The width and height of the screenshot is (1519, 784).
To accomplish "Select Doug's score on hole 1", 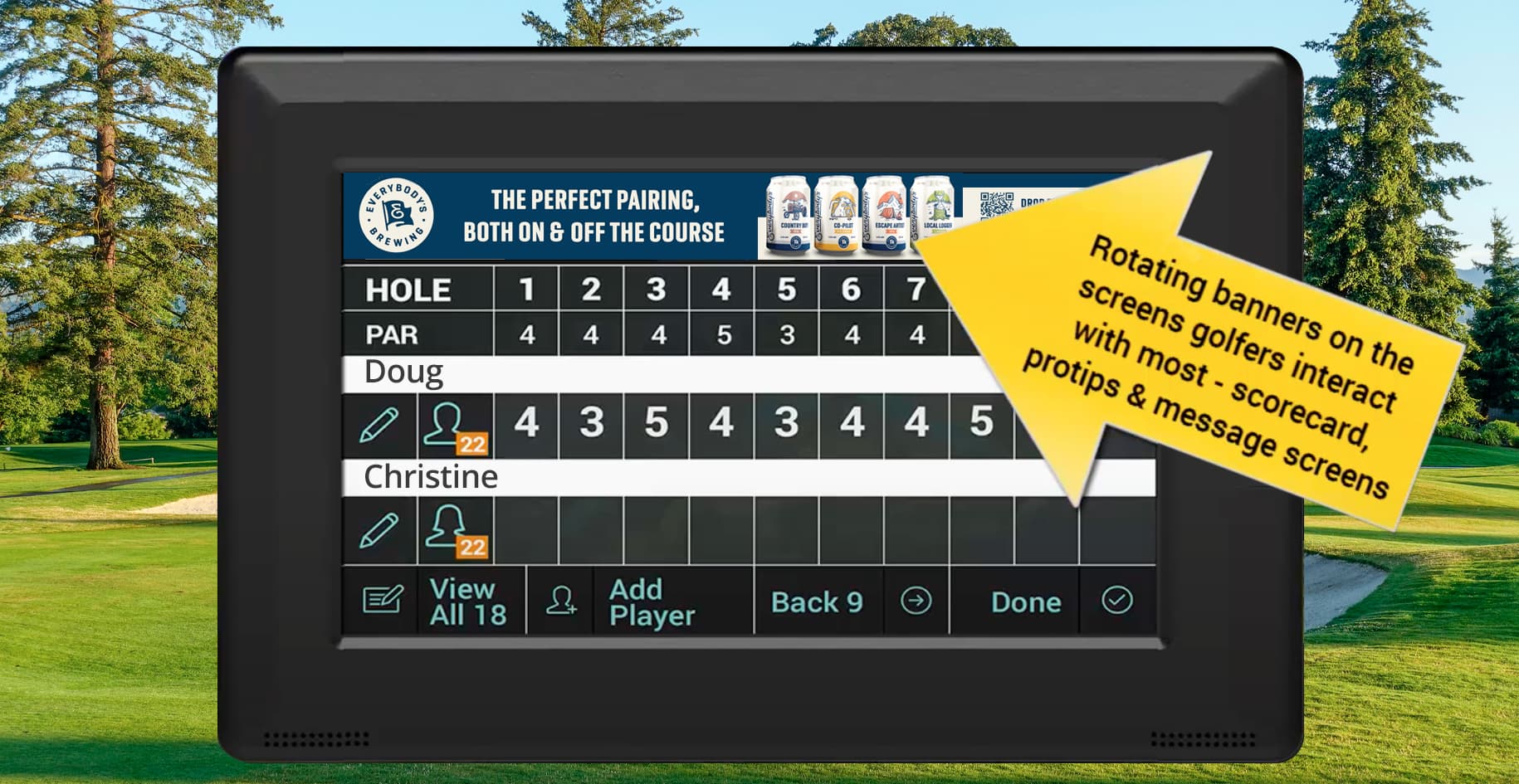I will (526, 423).
